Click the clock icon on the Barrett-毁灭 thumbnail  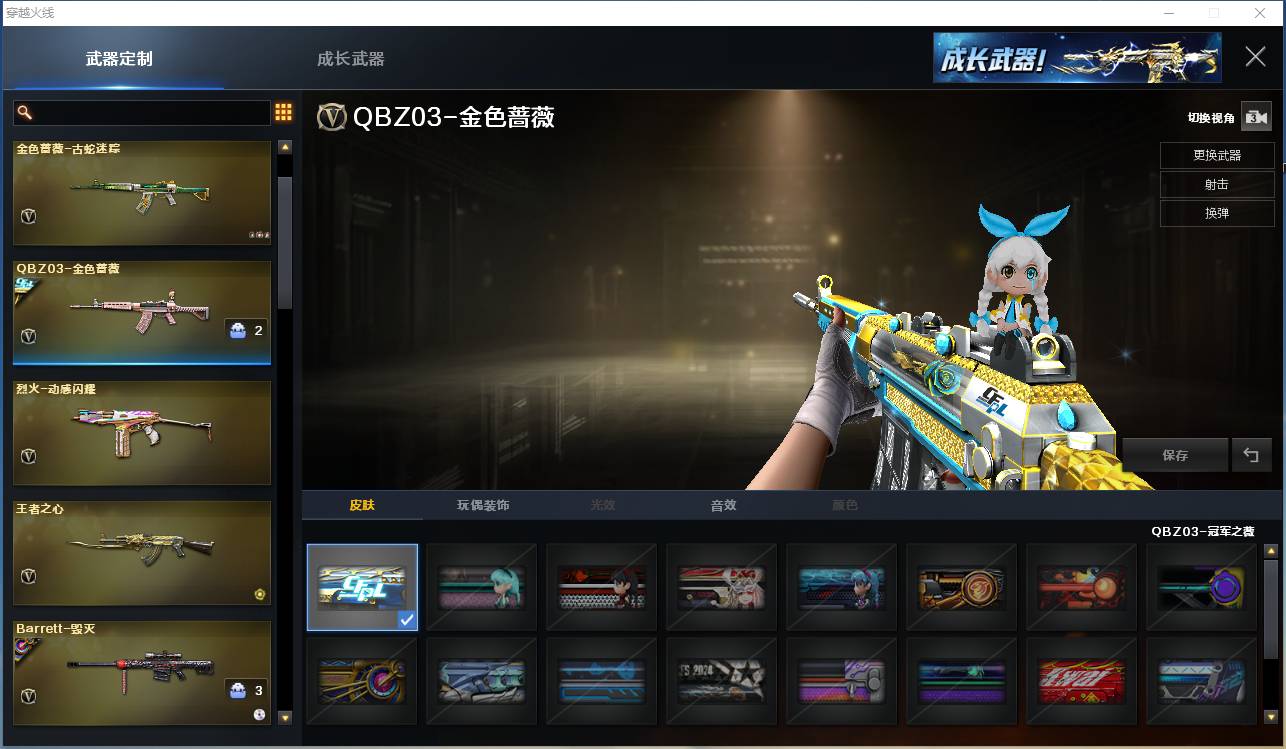258,716
